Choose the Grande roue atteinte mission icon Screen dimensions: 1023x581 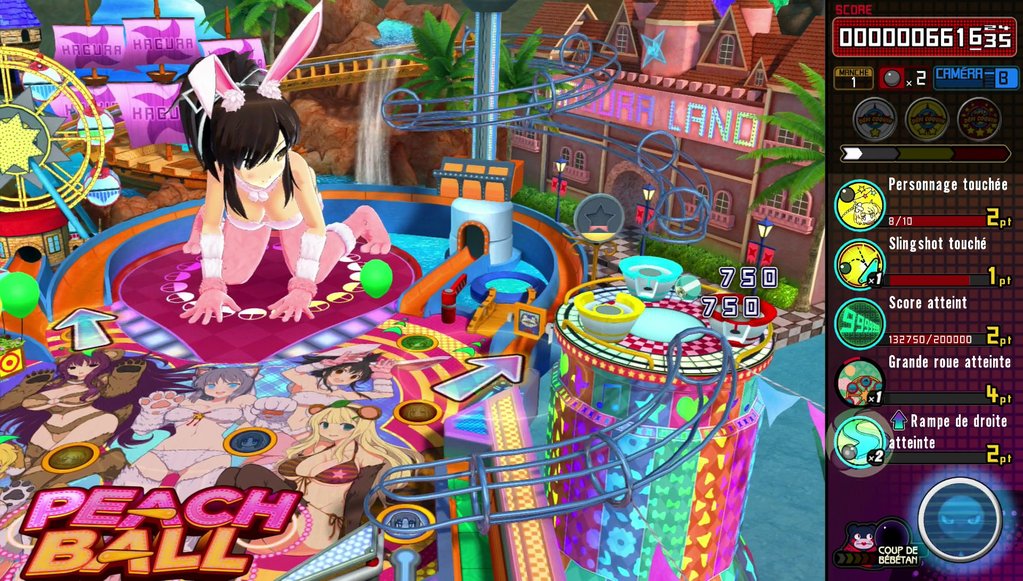pos(859,381)
